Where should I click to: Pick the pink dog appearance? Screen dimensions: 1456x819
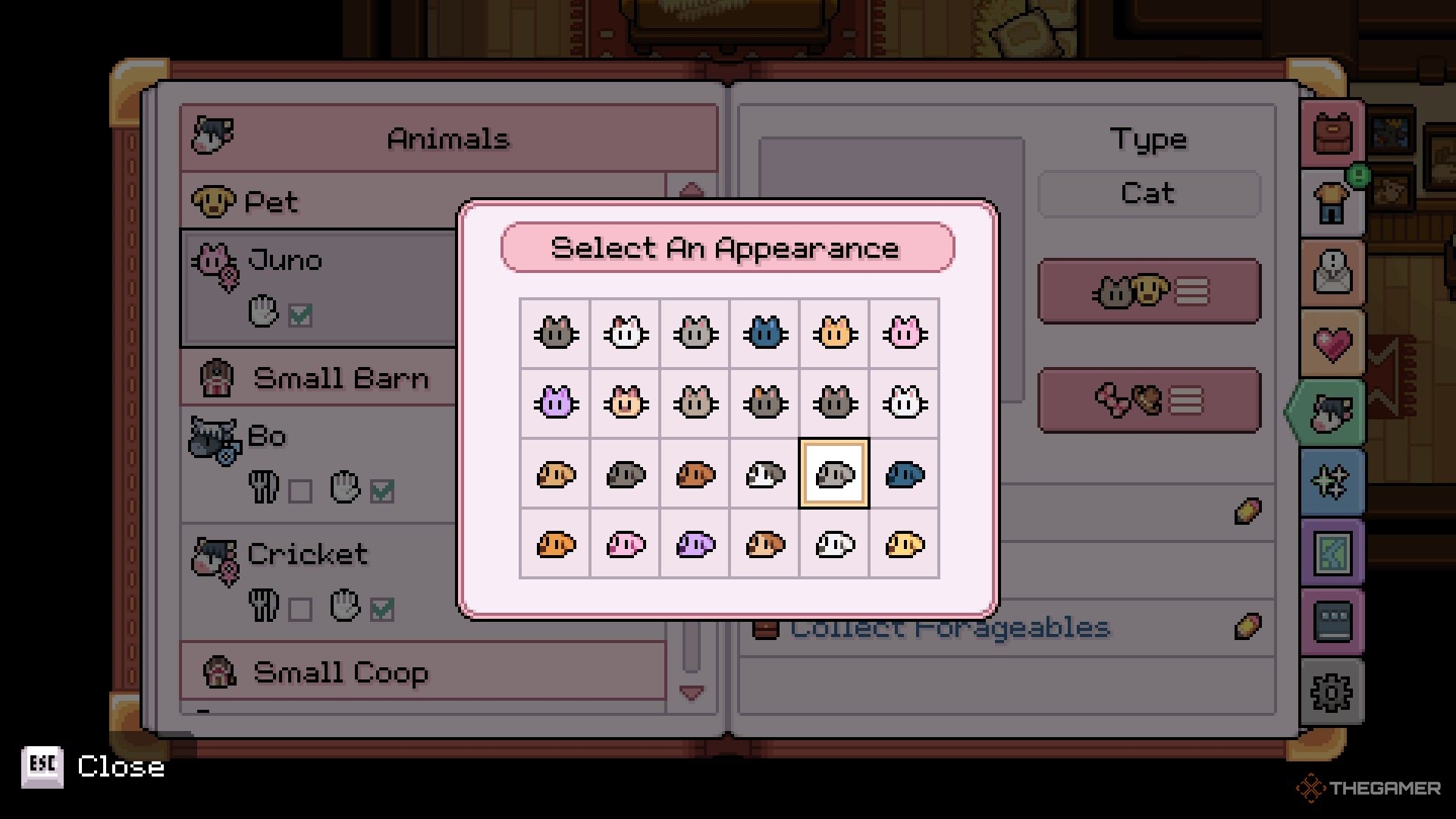[x=626, y=544]
